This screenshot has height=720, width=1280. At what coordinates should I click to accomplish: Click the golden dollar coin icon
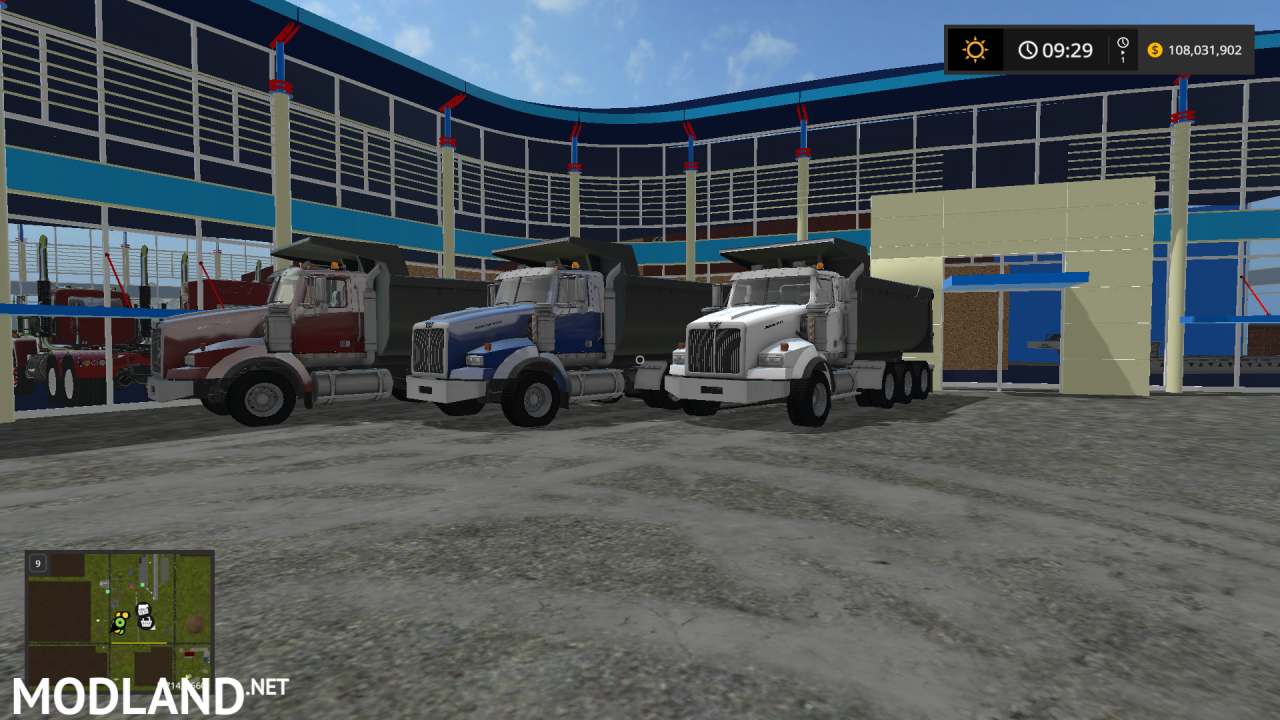click(1155, 50)
